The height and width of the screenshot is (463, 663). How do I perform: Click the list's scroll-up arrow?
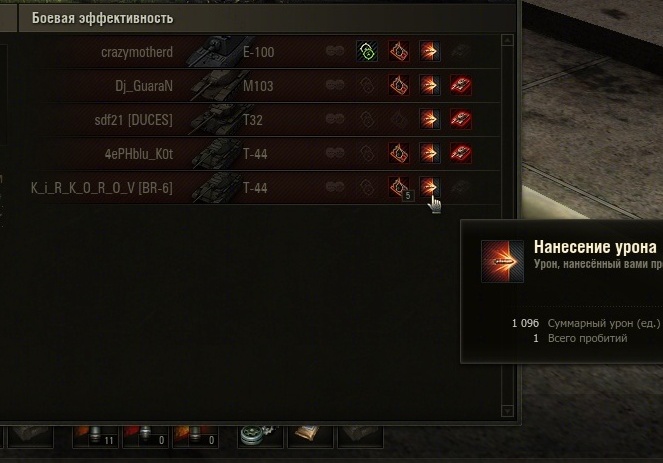(x=508, y=41)
